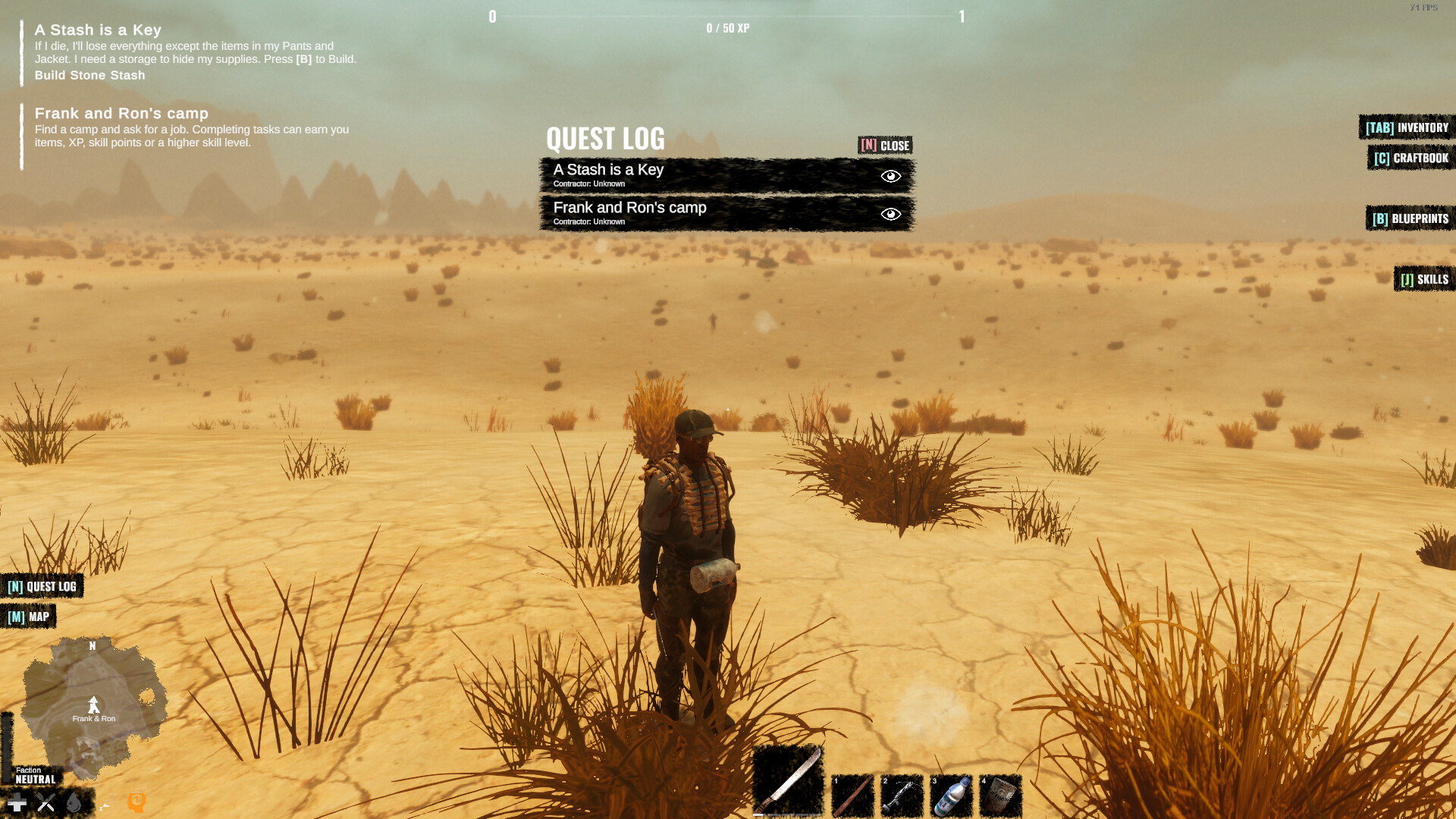The width and height of the screenshot is (1456, 819).
Task: Select the wooden club in hotbar slot 1
Action: 855,795
